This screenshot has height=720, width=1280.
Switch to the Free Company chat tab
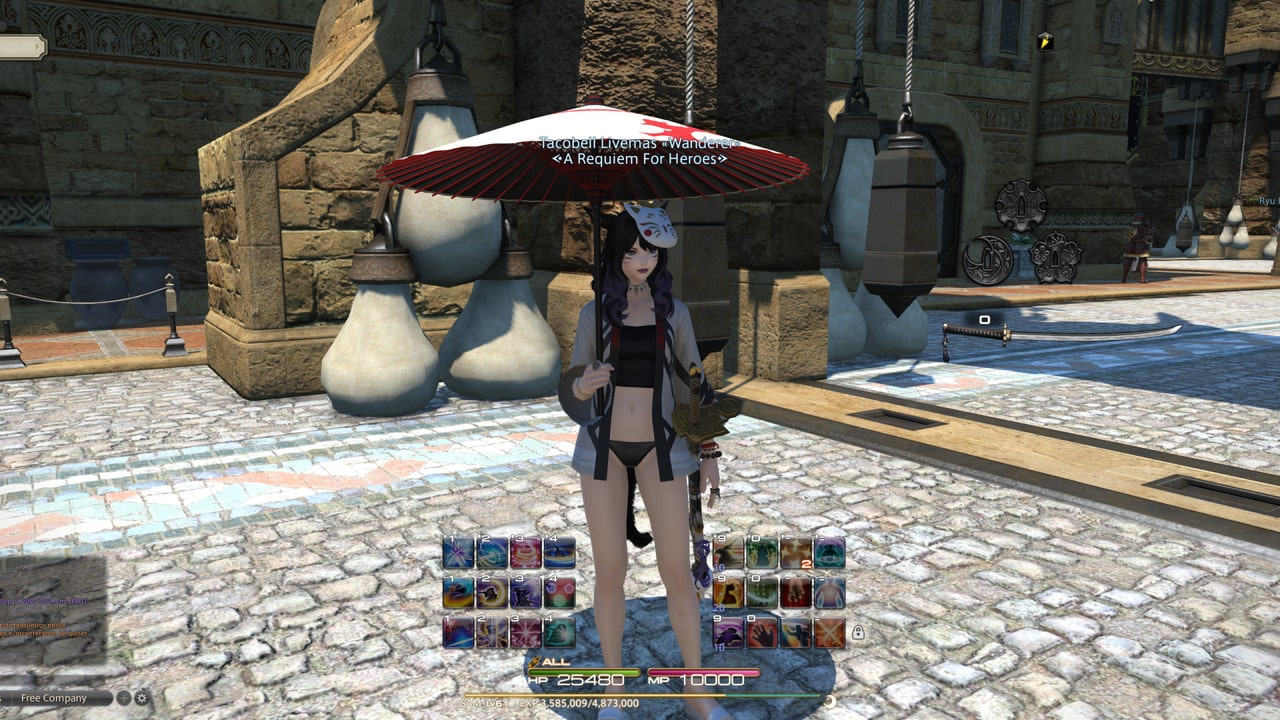pos(53,698)
